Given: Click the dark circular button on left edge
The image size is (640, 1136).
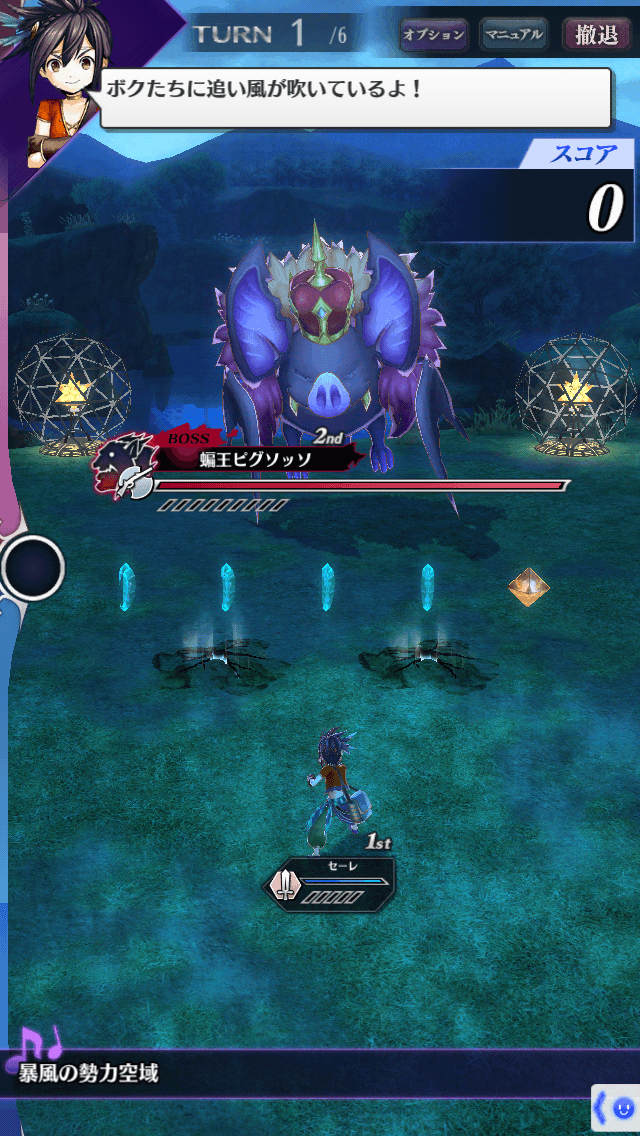Looking at the screenshot, I should [x=33, y=568].
